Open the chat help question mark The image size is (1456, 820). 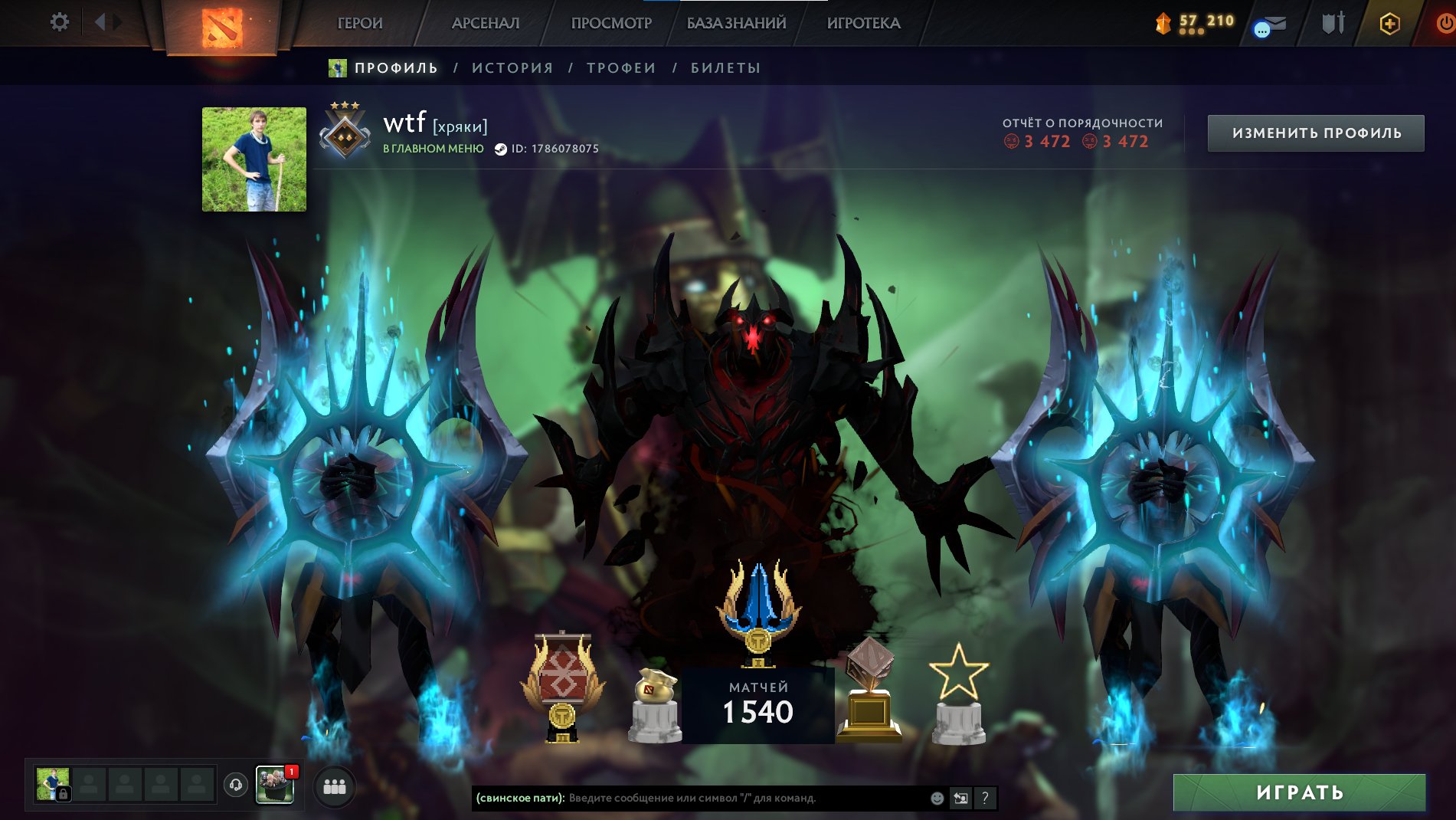pyautogui.click(x=985, y=799)
